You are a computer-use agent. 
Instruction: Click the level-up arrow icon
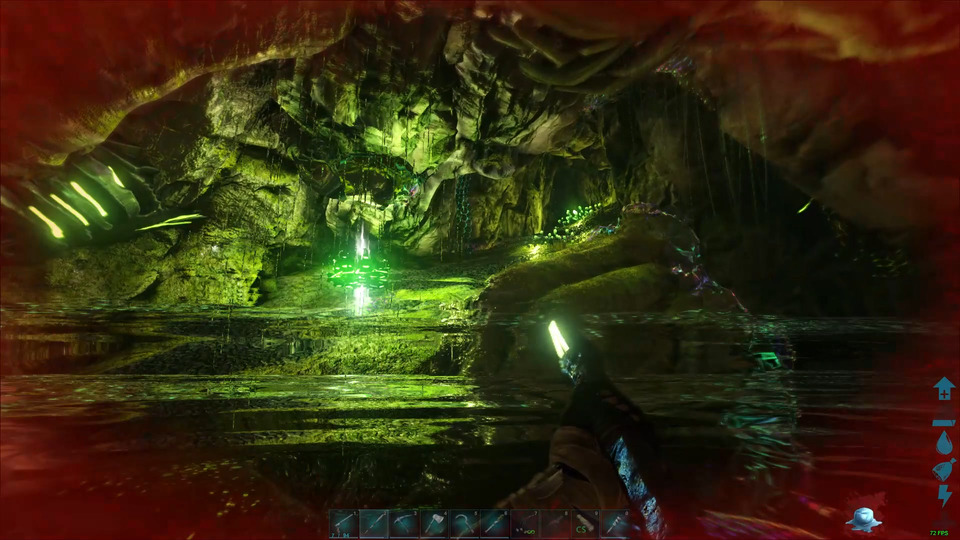944,388
